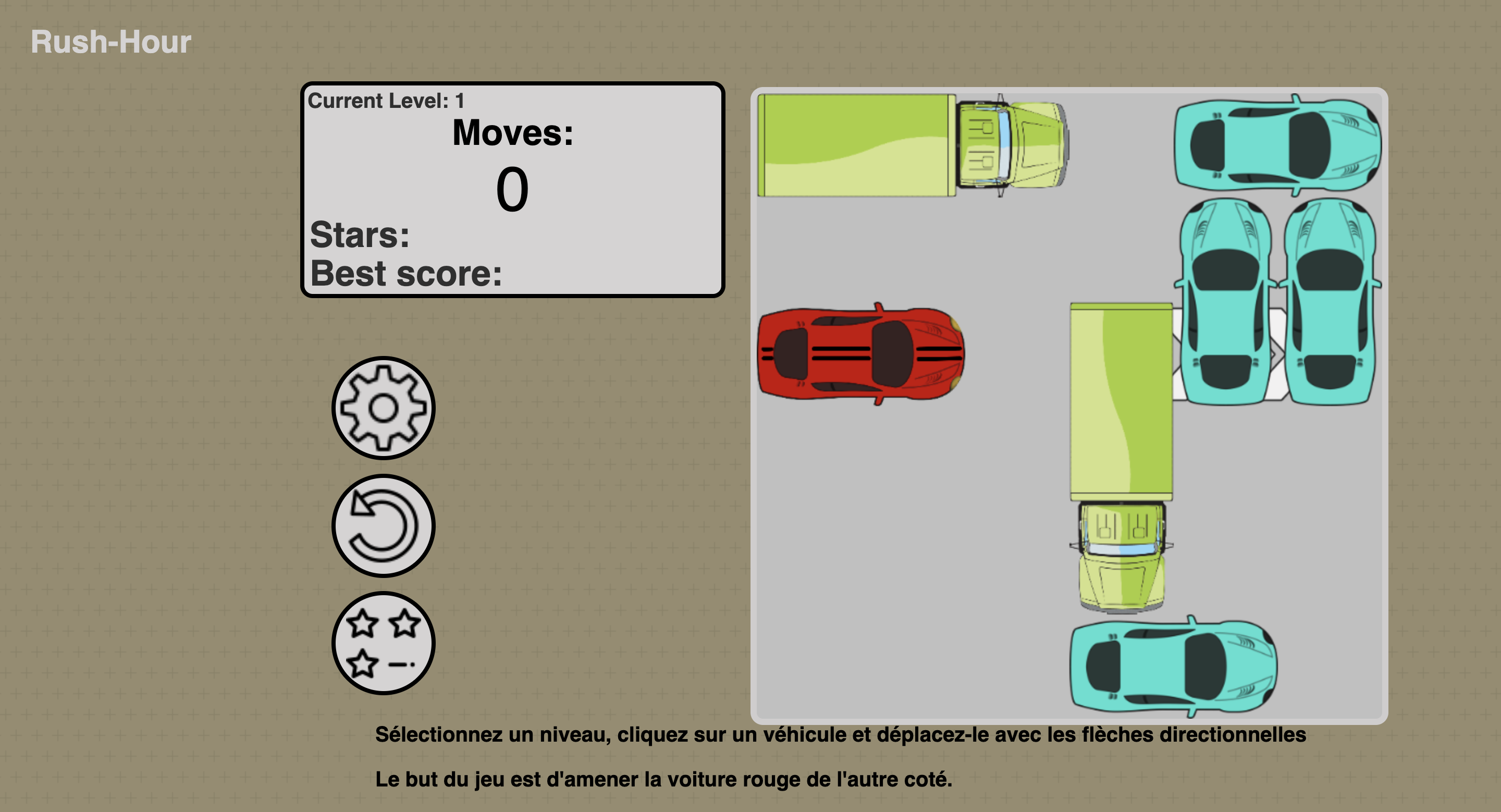Open the stars score icon
The height and width of the screenshot is (812, 1501).
point(383,644)
